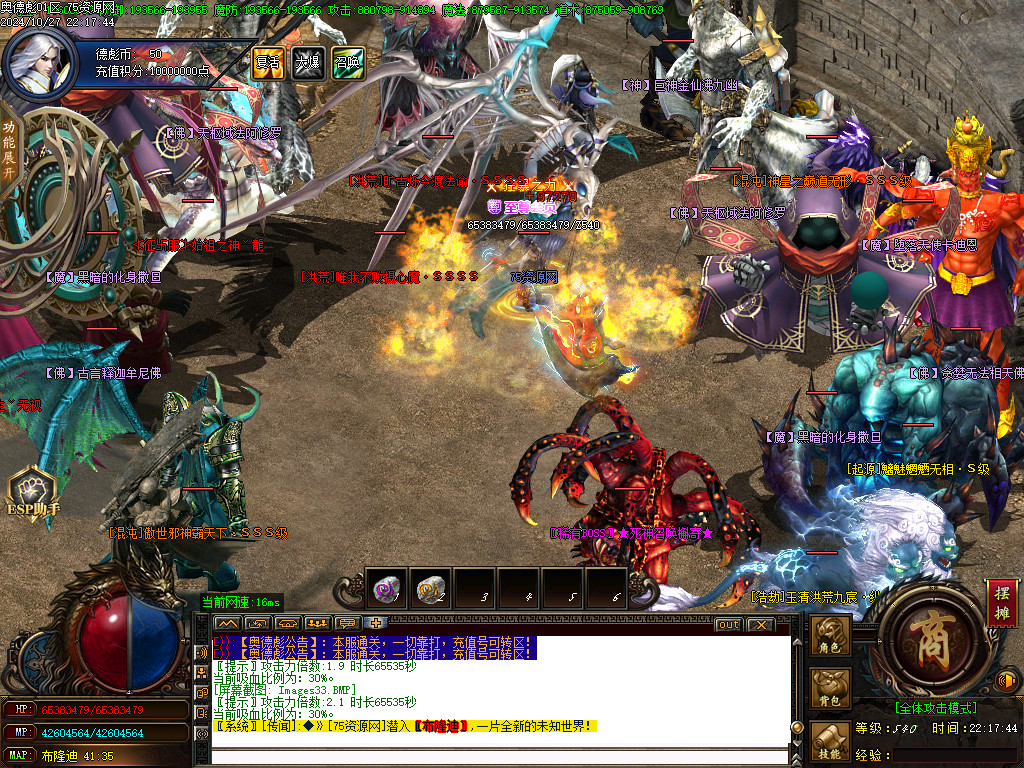
Task: Close the chat window with X
Action: pyautogui.click(x=760, y=625)
